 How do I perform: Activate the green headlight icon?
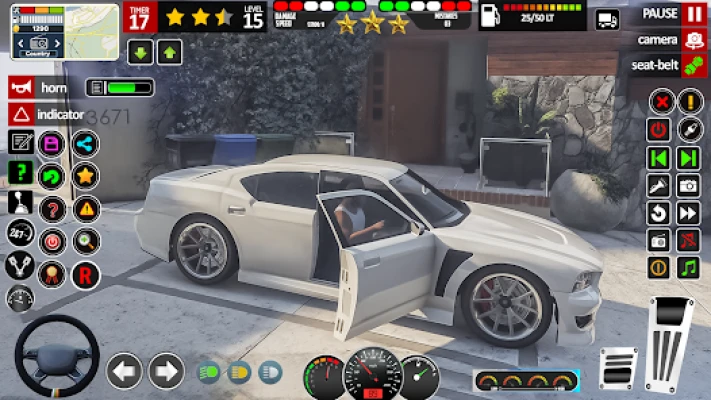(x=210, y=373)
